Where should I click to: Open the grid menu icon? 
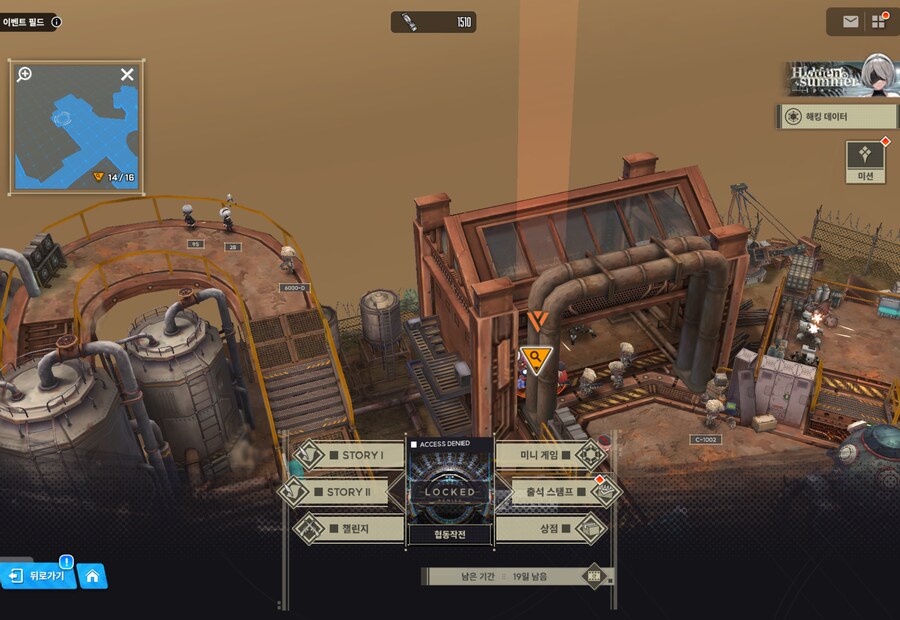(879, 21)
